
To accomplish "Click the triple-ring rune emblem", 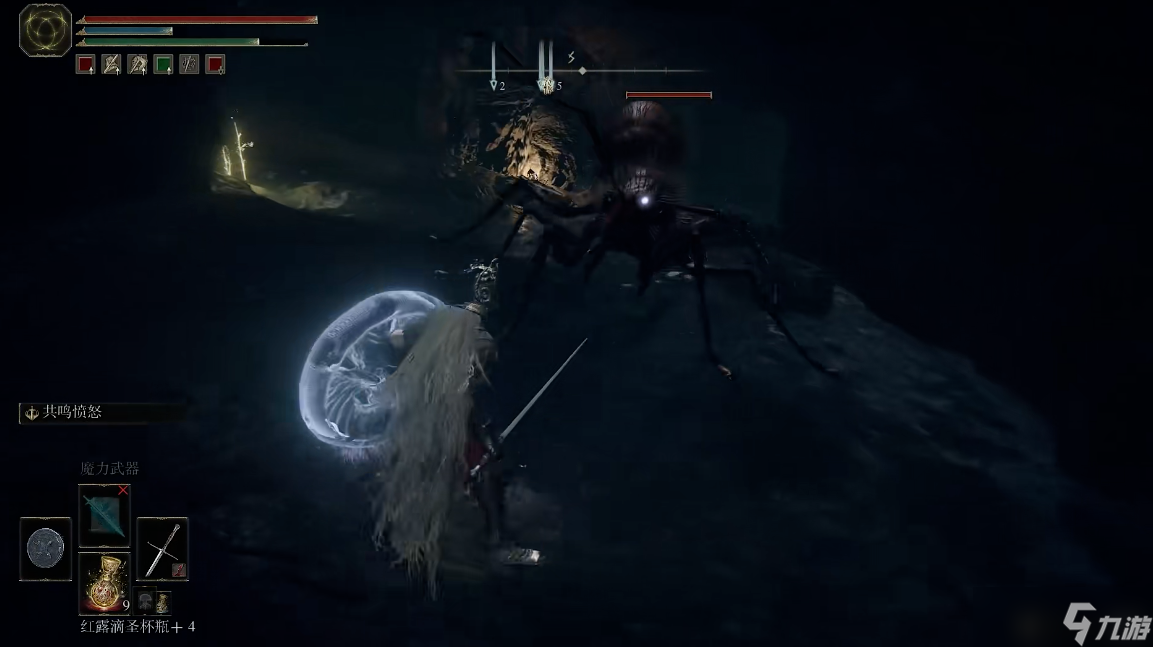I will point(45,30).
